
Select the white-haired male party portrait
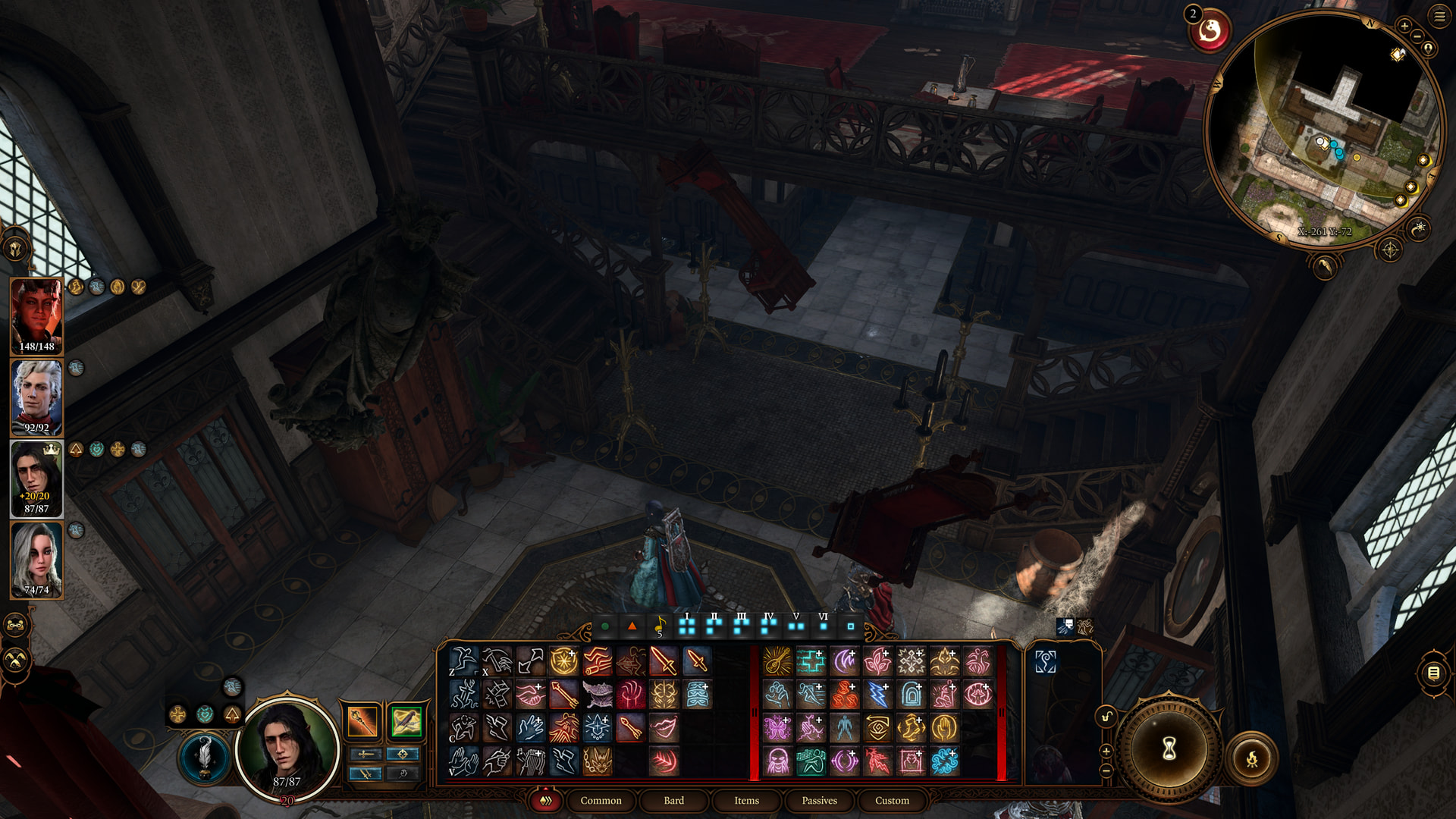(x=36, y=396)
